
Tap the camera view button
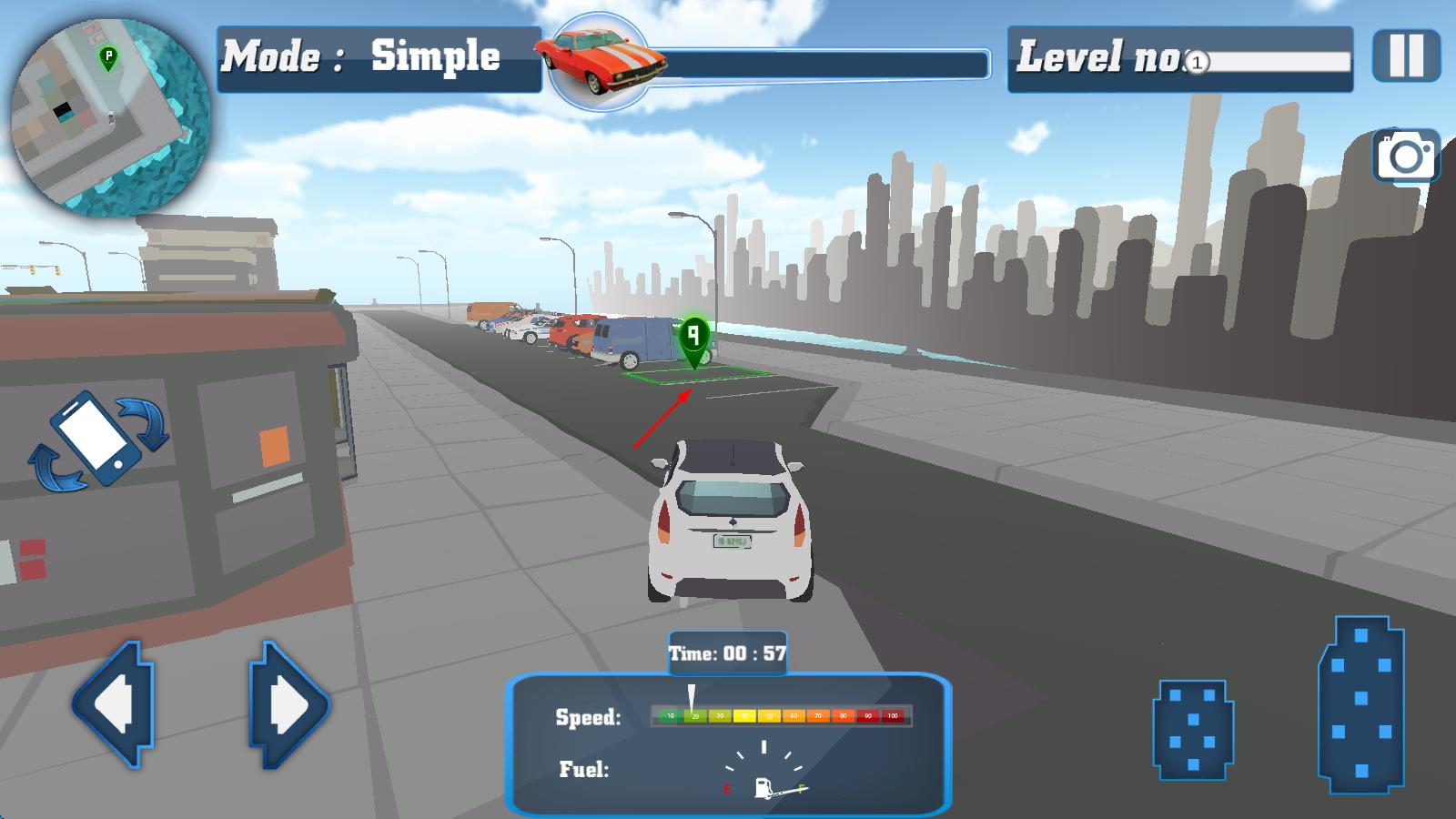[x=1406, y=157]
